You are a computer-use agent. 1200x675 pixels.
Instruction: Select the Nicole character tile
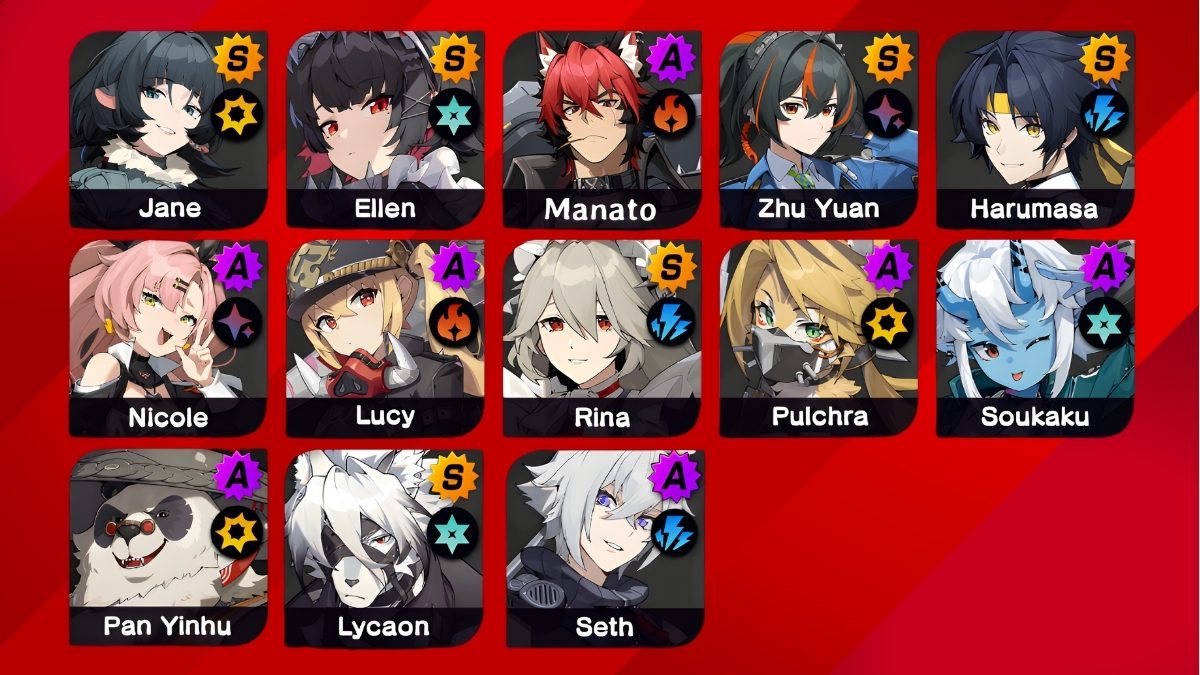click(168, 338)
